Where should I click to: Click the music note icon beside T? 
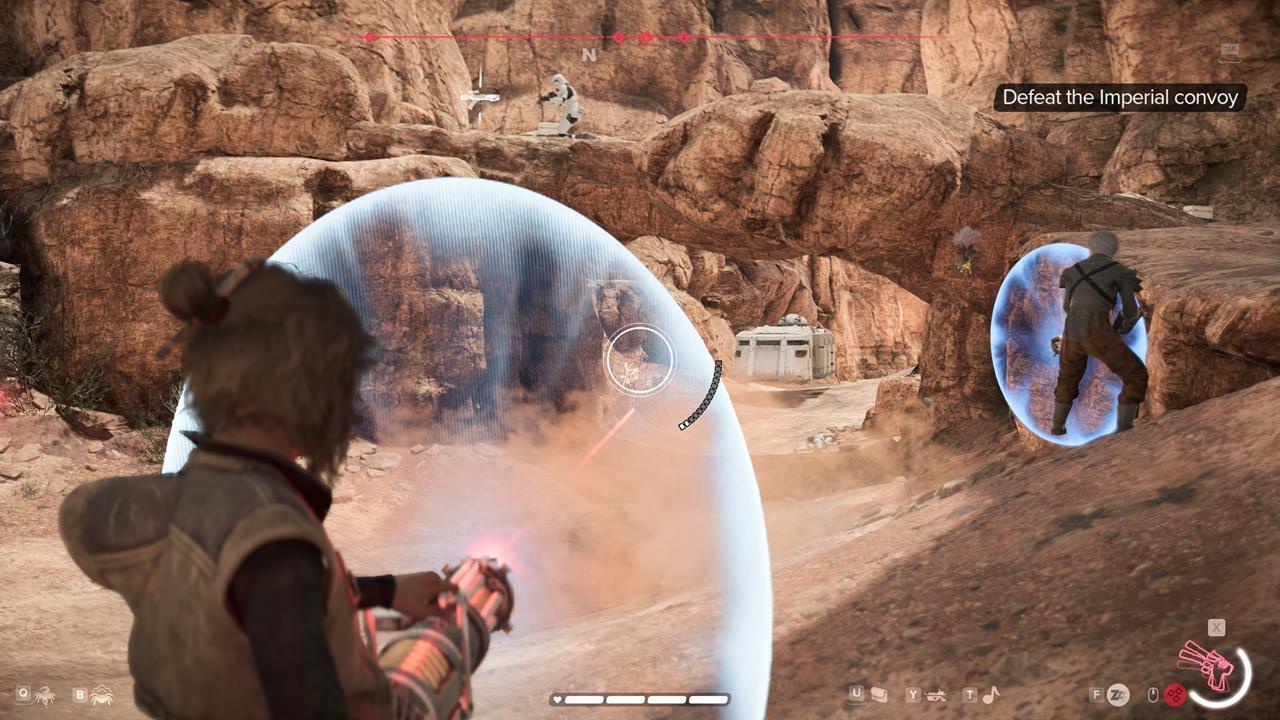990,697
